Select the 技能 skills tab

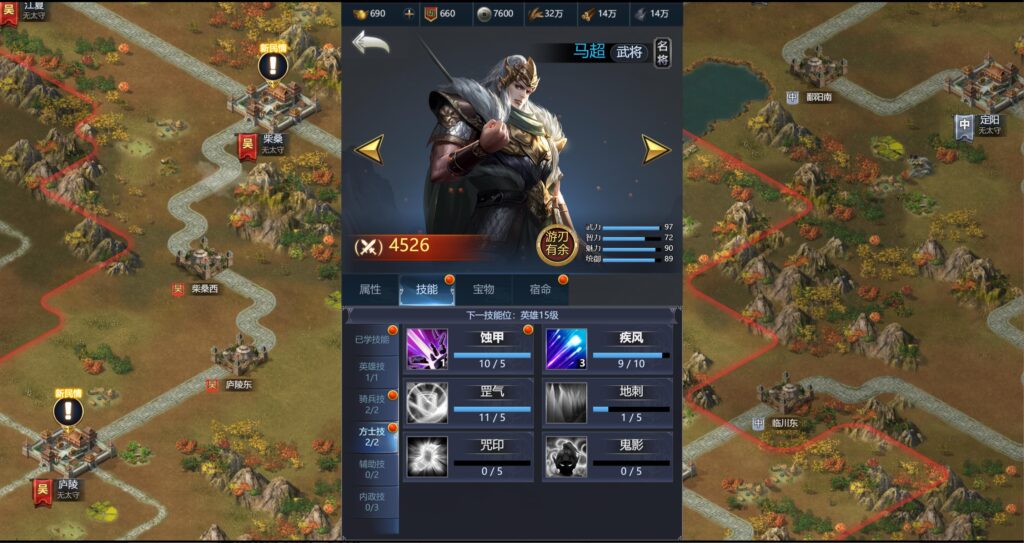(x=427, y=290)
